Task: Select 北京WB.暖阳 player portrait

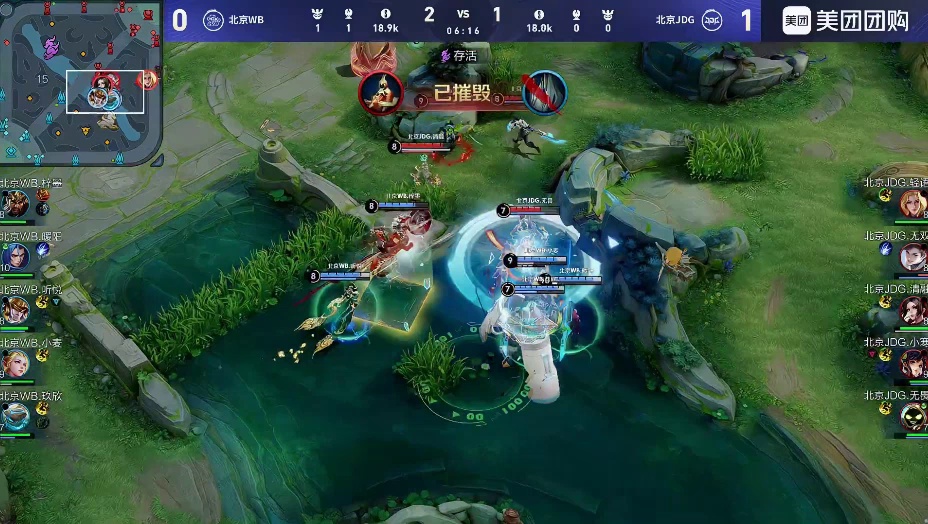Action: point(14,257)
